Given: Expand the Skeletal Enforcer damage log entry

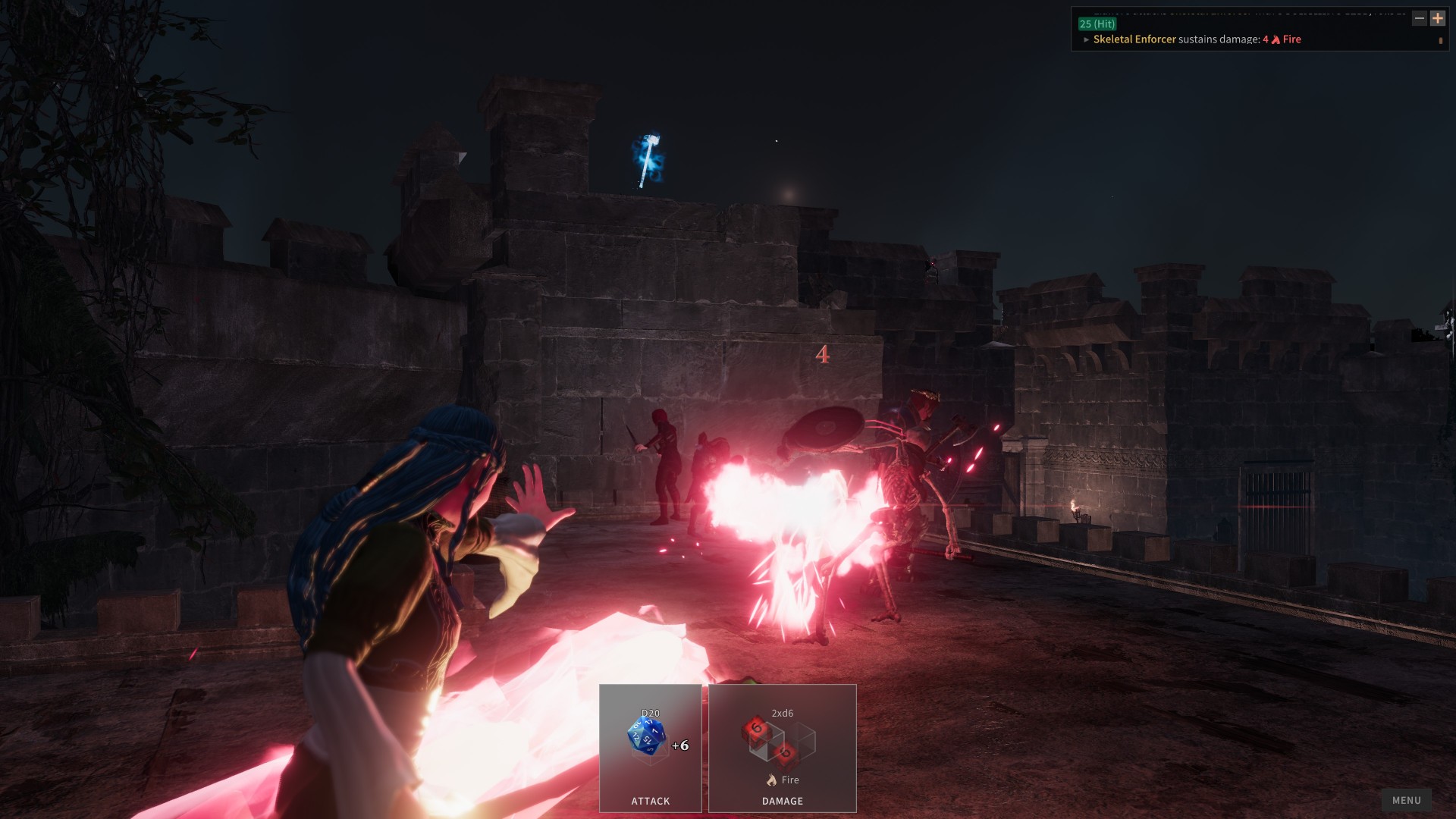Looking at the screenshot, I should click(1086, 39).
